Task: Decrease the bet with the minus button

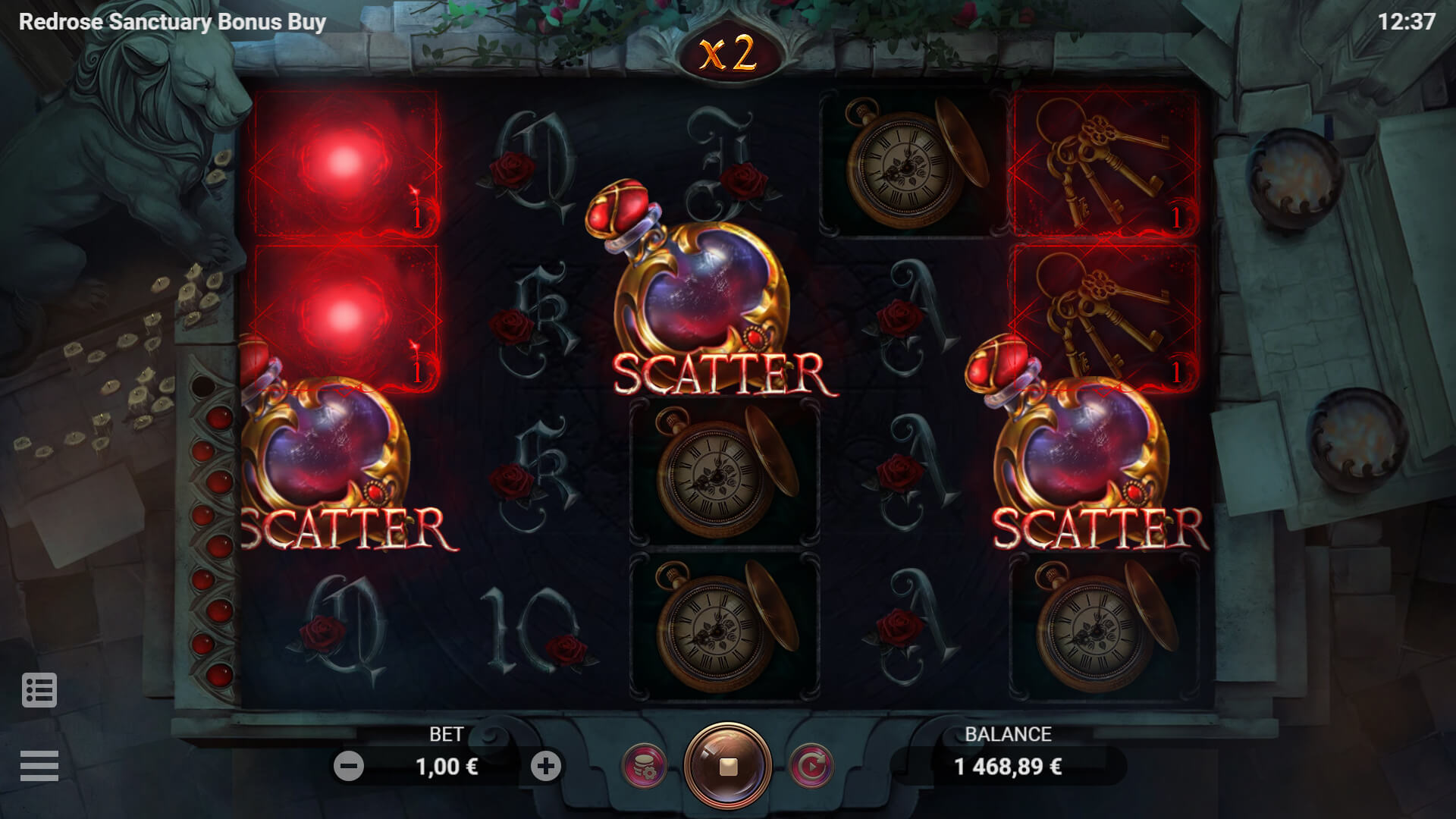Action: click(x=349, y=767)
